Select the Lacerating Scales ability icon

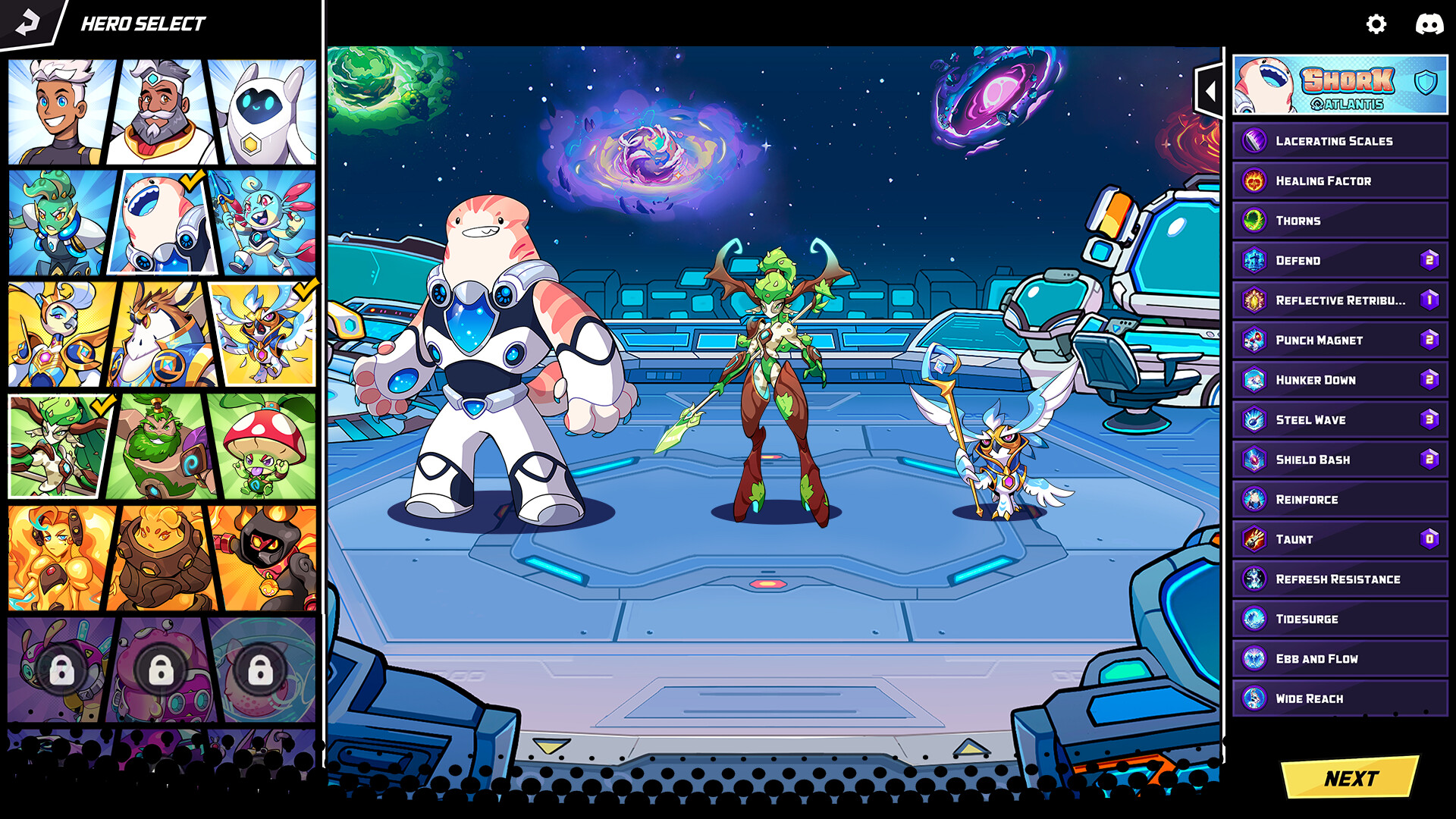click(1256, 141)
